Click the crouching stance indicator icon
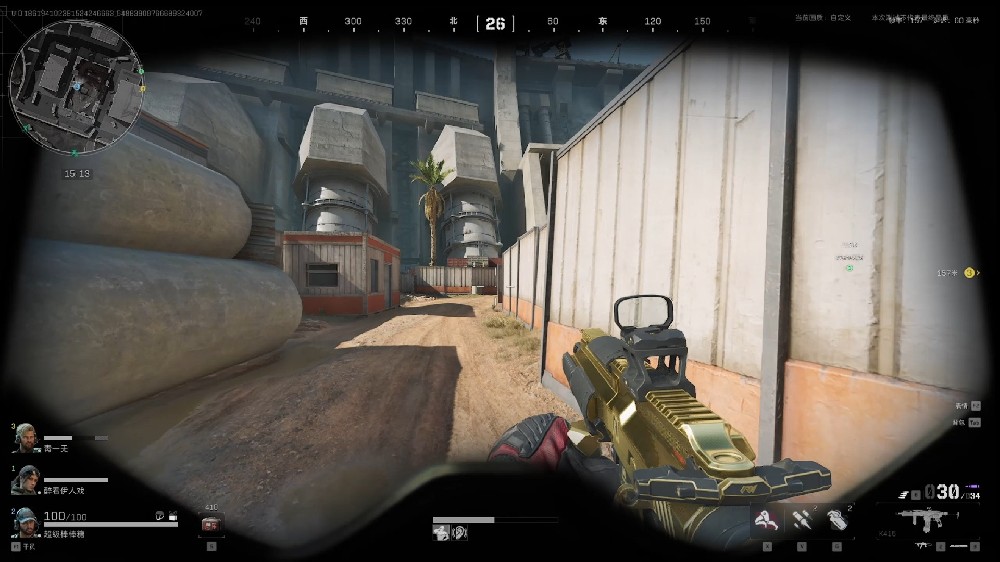The image size is (1000, 562). click(441, 534)
